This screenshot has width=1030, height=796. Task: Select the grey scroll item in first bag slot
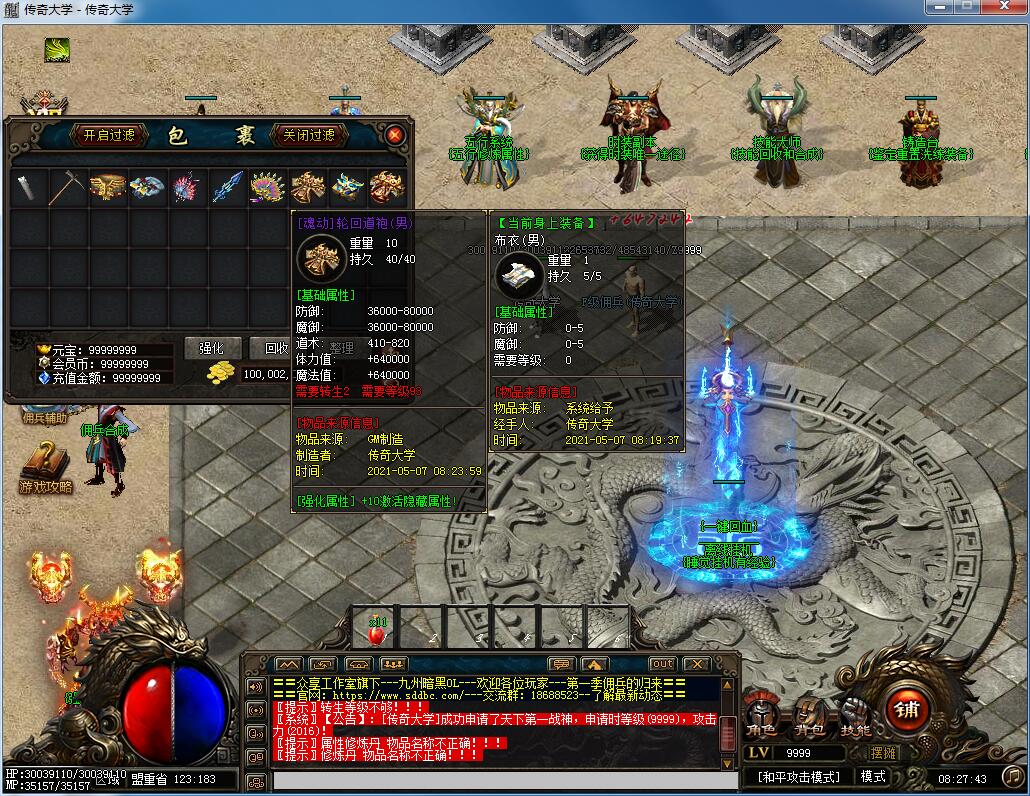tap(29, 189)
